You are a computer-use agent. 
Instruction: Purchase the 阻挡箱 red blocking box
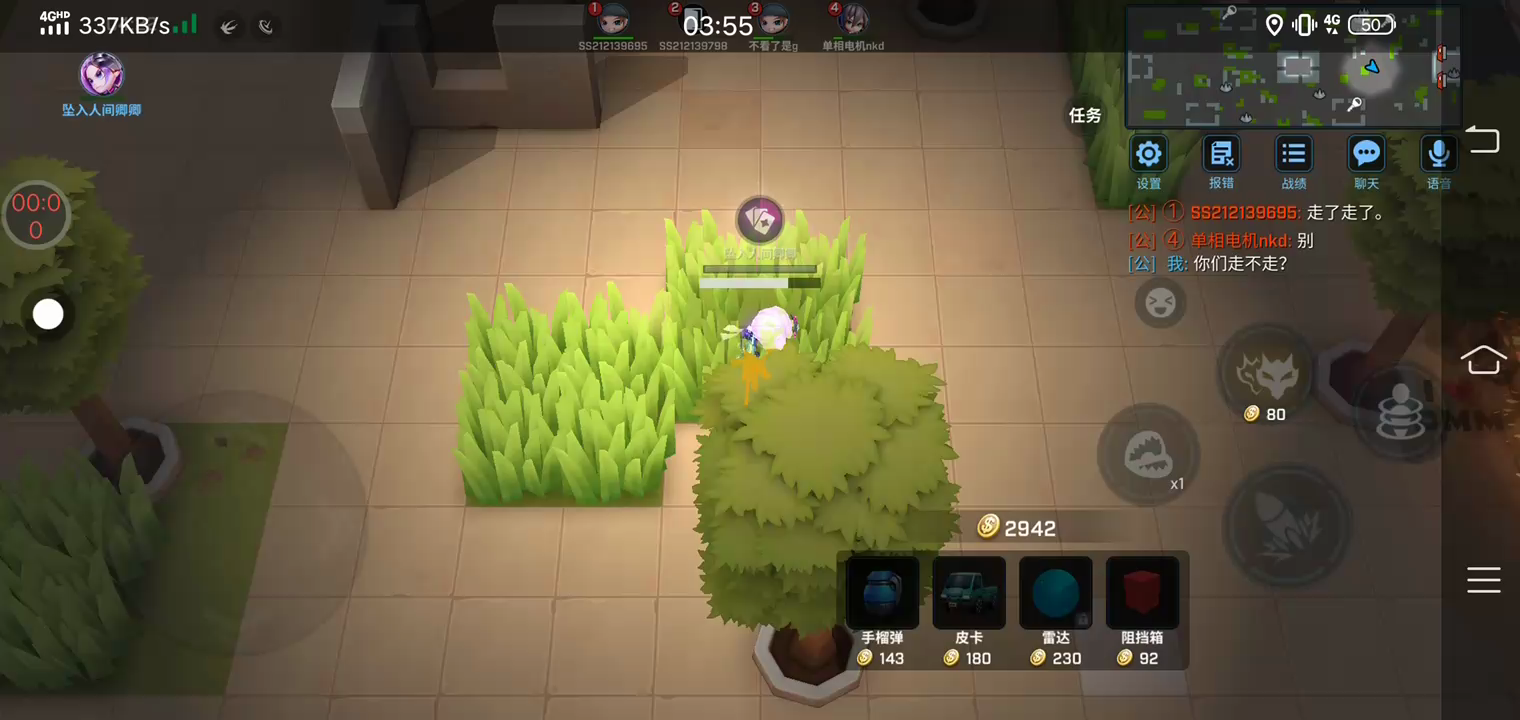(1142, 593)
